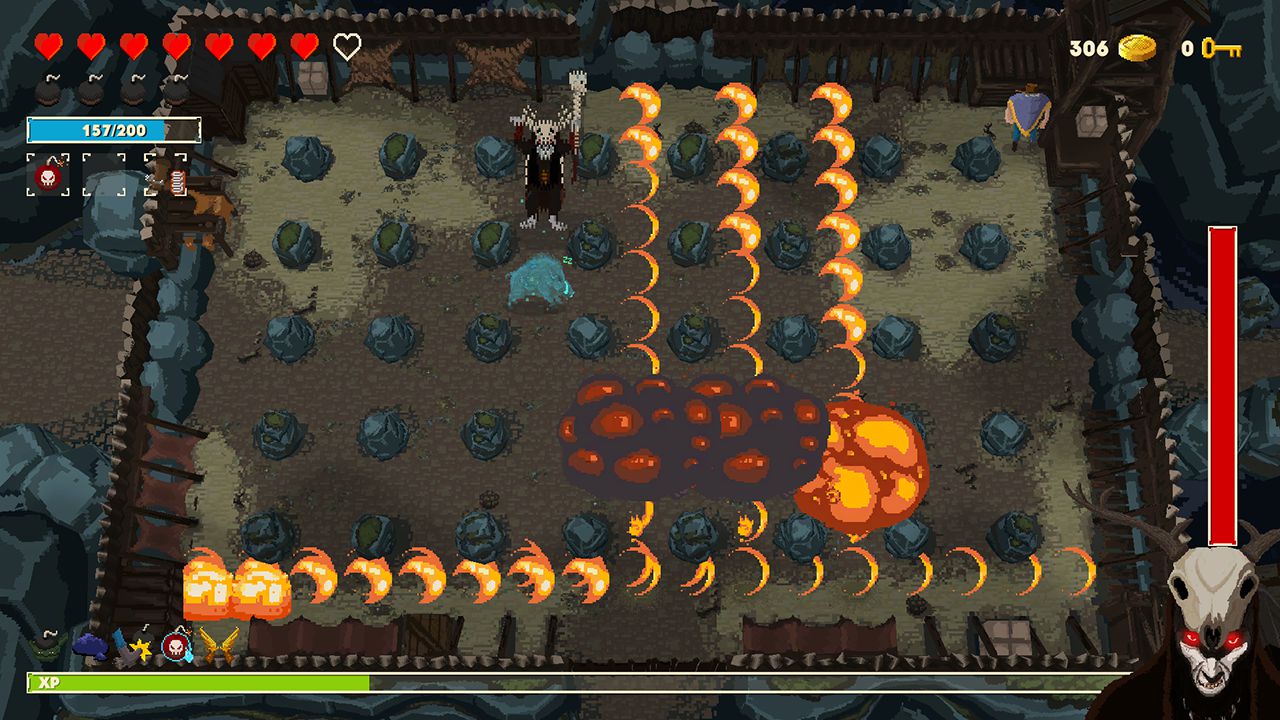Click the skull bomb power-up with red circle
This screenshot has width=1280, height=720.
[176, 647]
